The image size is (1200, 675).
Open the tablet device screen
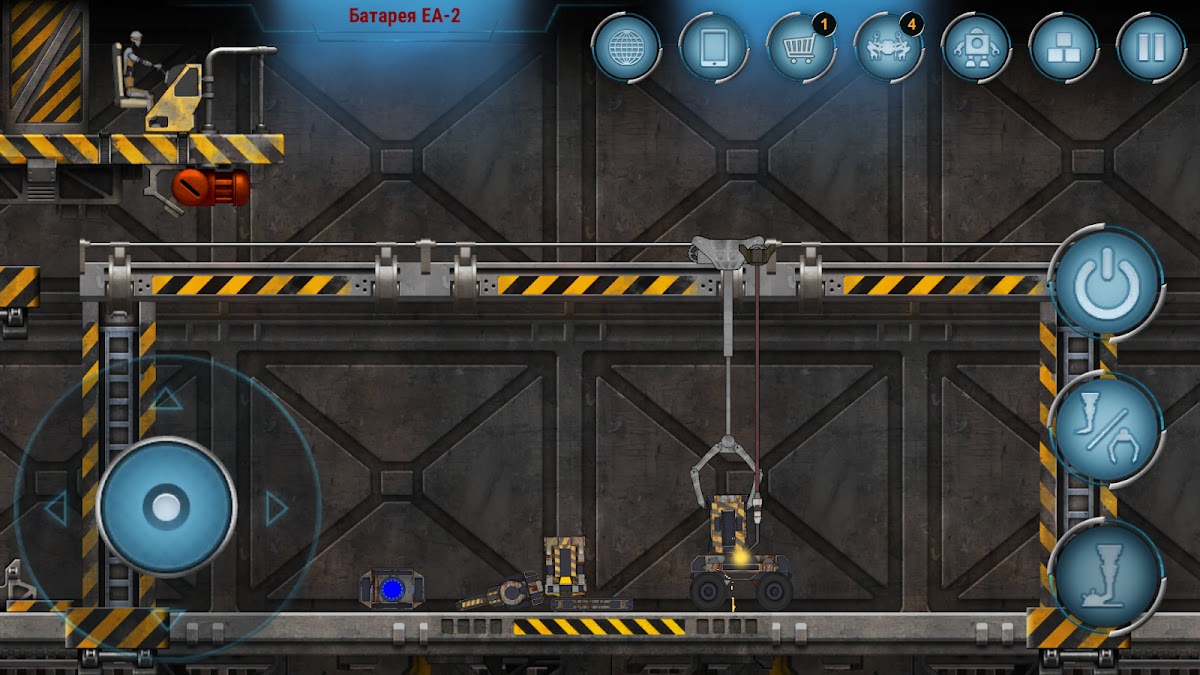[713, 47]
